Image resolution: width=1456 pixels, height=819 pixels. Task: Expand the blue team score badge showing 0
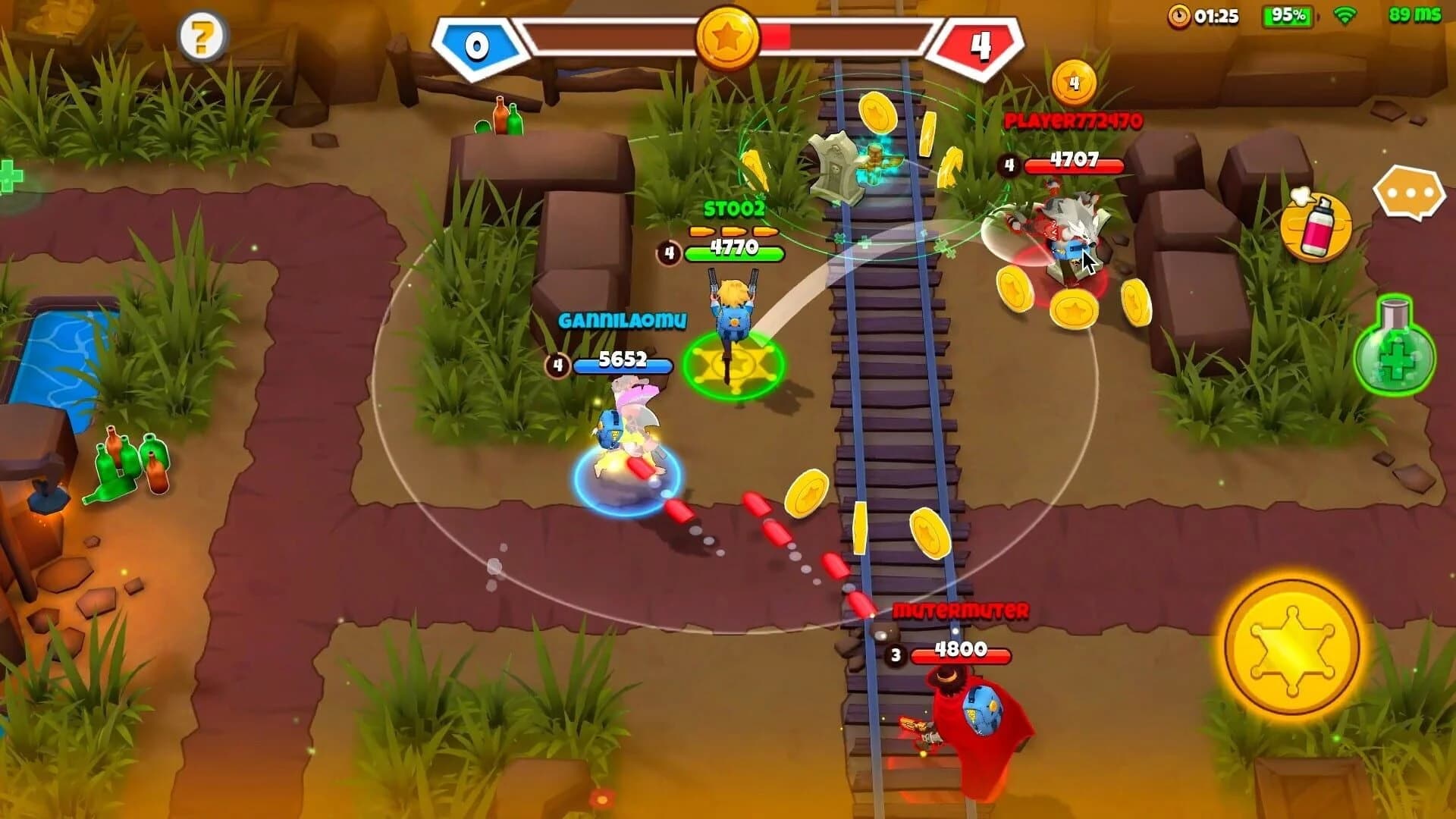pyautogui.click(x=477, y=44)
